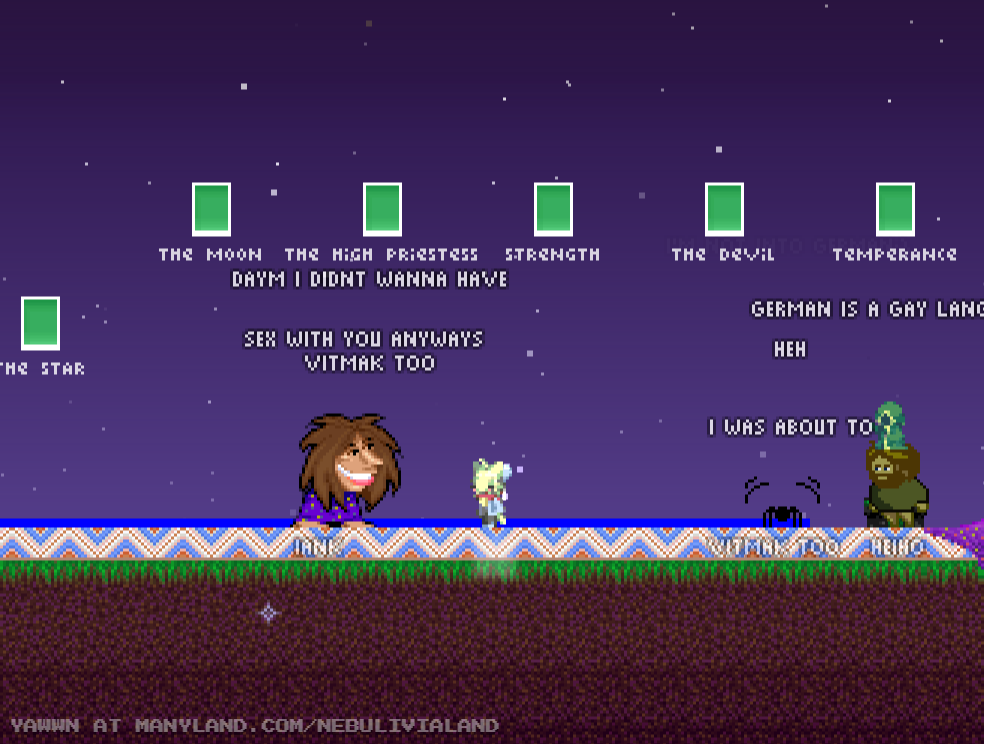Screen dimensions: 984x744
Task: Select the Temperance card
Action: point(895,210)
